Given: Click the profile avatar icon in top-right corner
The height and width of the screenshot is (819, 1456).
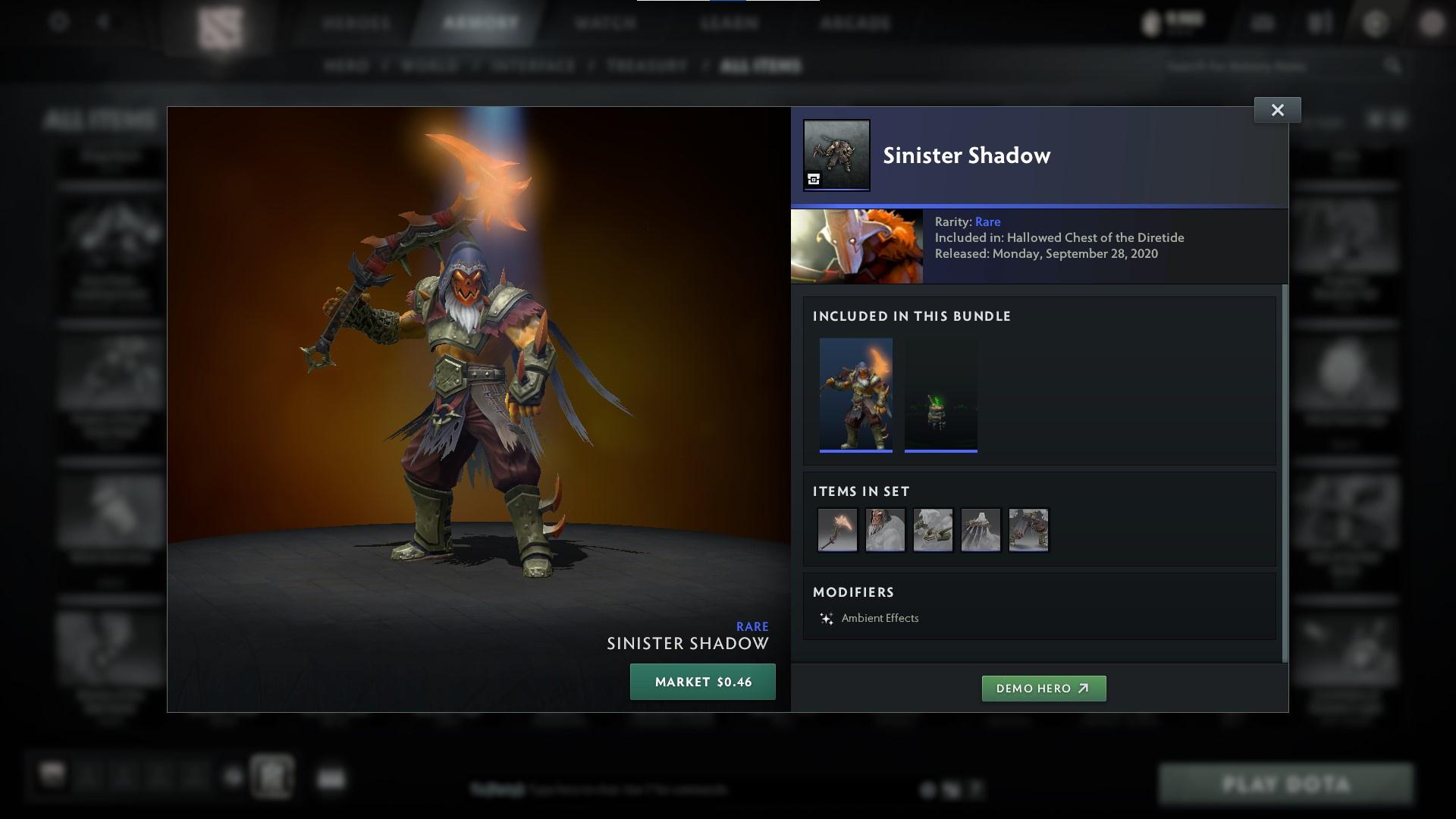Looking at the screenshot, I should [x=1432, y=23].
